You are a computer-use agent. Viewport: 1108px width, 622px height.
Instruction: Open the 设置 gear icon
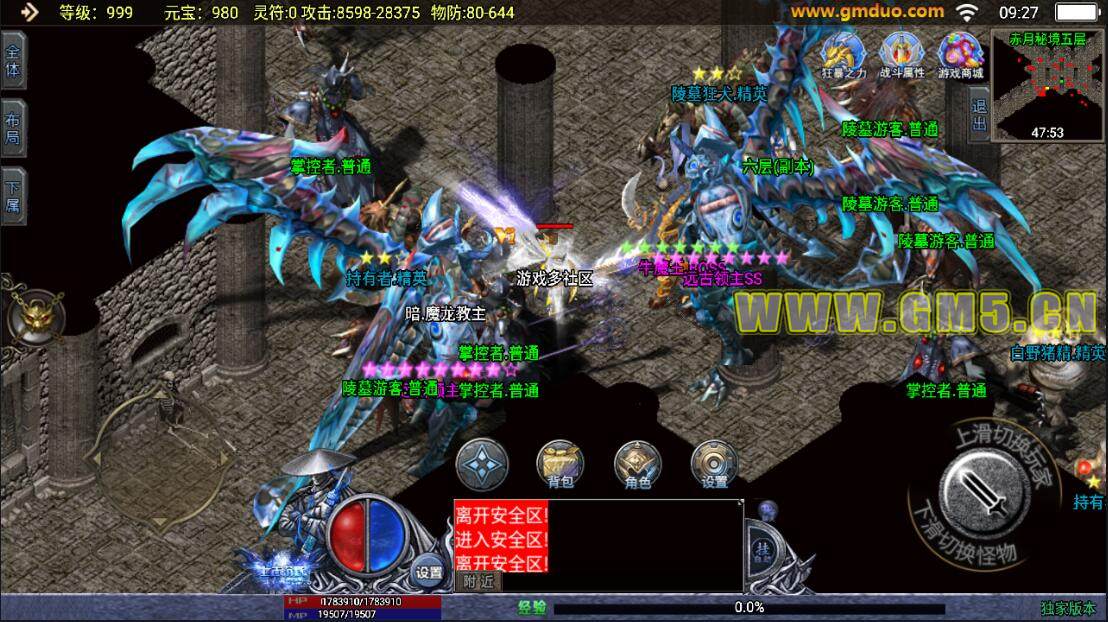pos(714,464)
